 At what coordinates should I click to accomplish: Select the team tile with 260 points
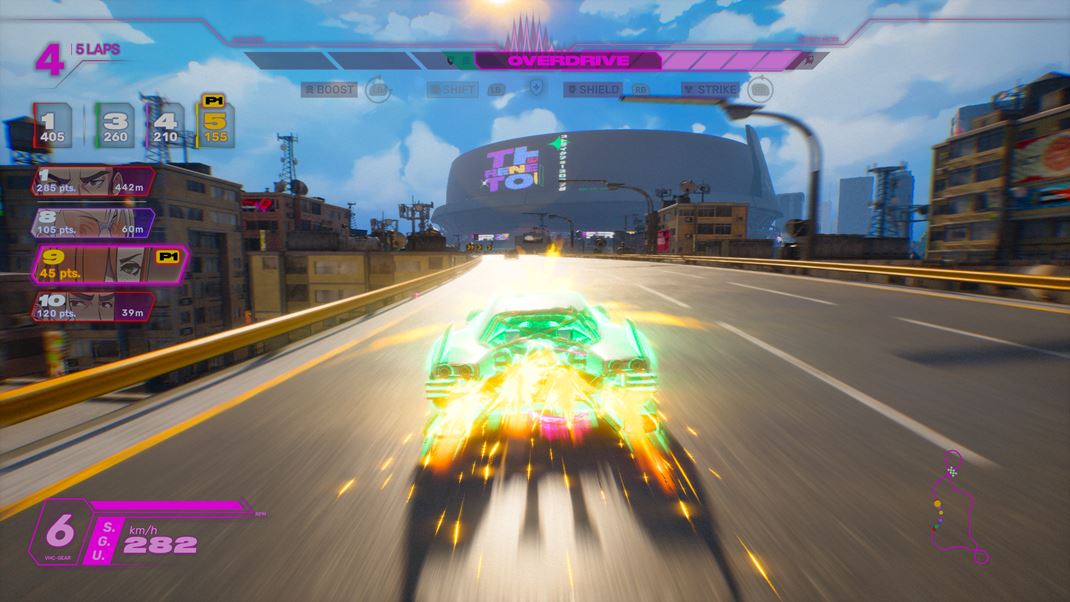pos(115,126)
